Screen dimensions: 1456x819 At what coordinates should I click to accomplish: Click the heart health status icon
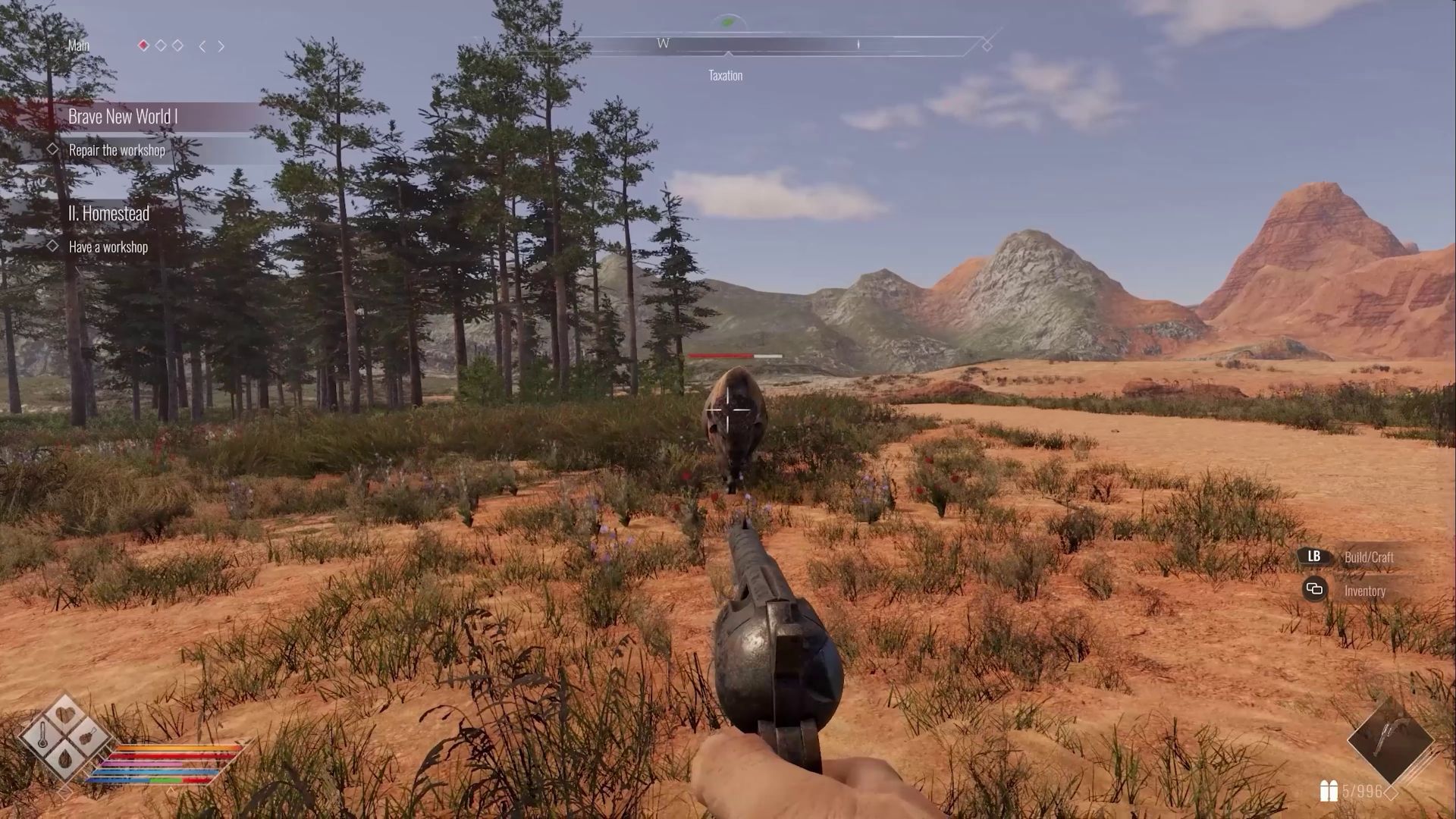pos(66,715)
